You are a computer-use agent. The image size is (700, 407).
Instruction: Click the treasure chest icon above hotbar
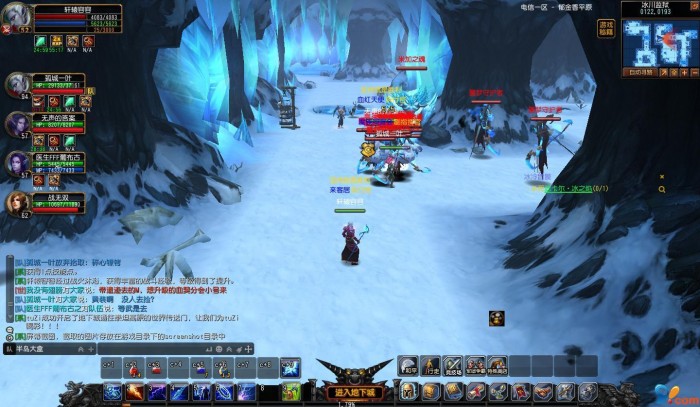point(496,317)
